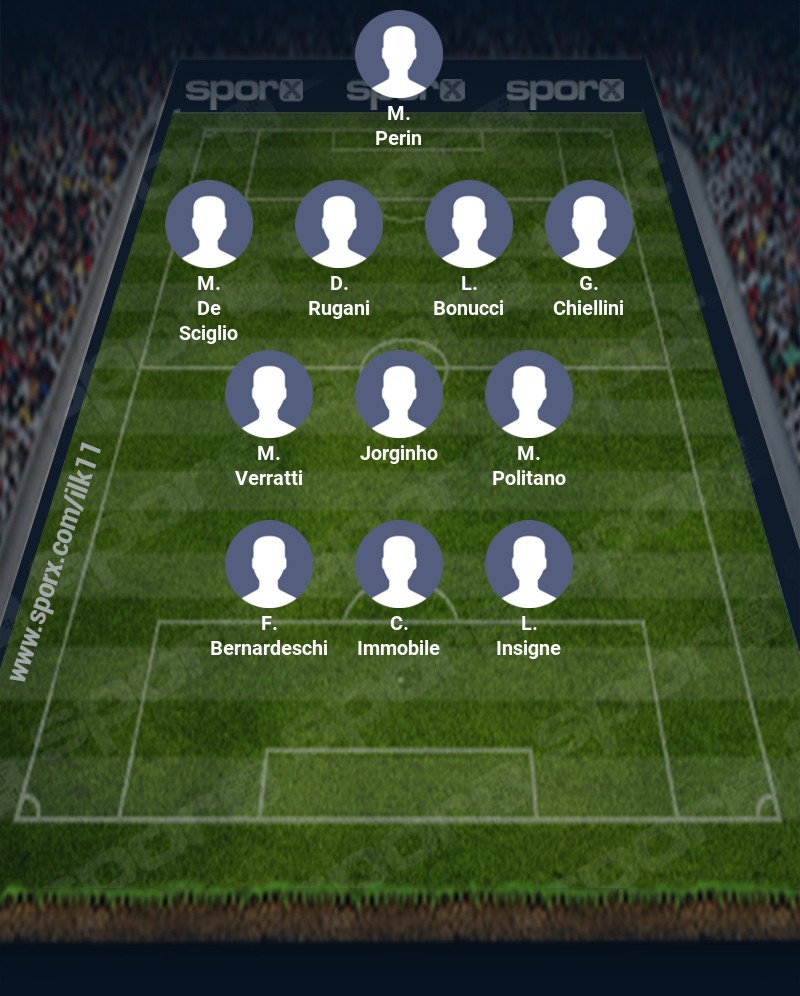This screenshot has height=996, width=800.
Task: Select G. Chiellini's avatar
Action: (x=589, y=224)
